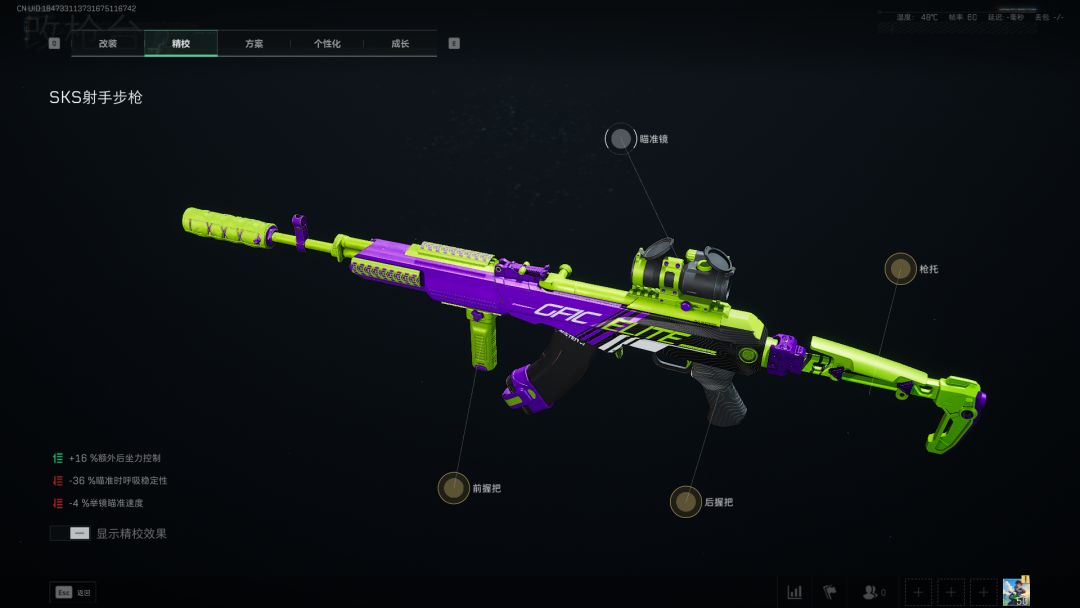Pick the 前握把 foregrip calibration node
1080x608 pixels.
[454, 488]
